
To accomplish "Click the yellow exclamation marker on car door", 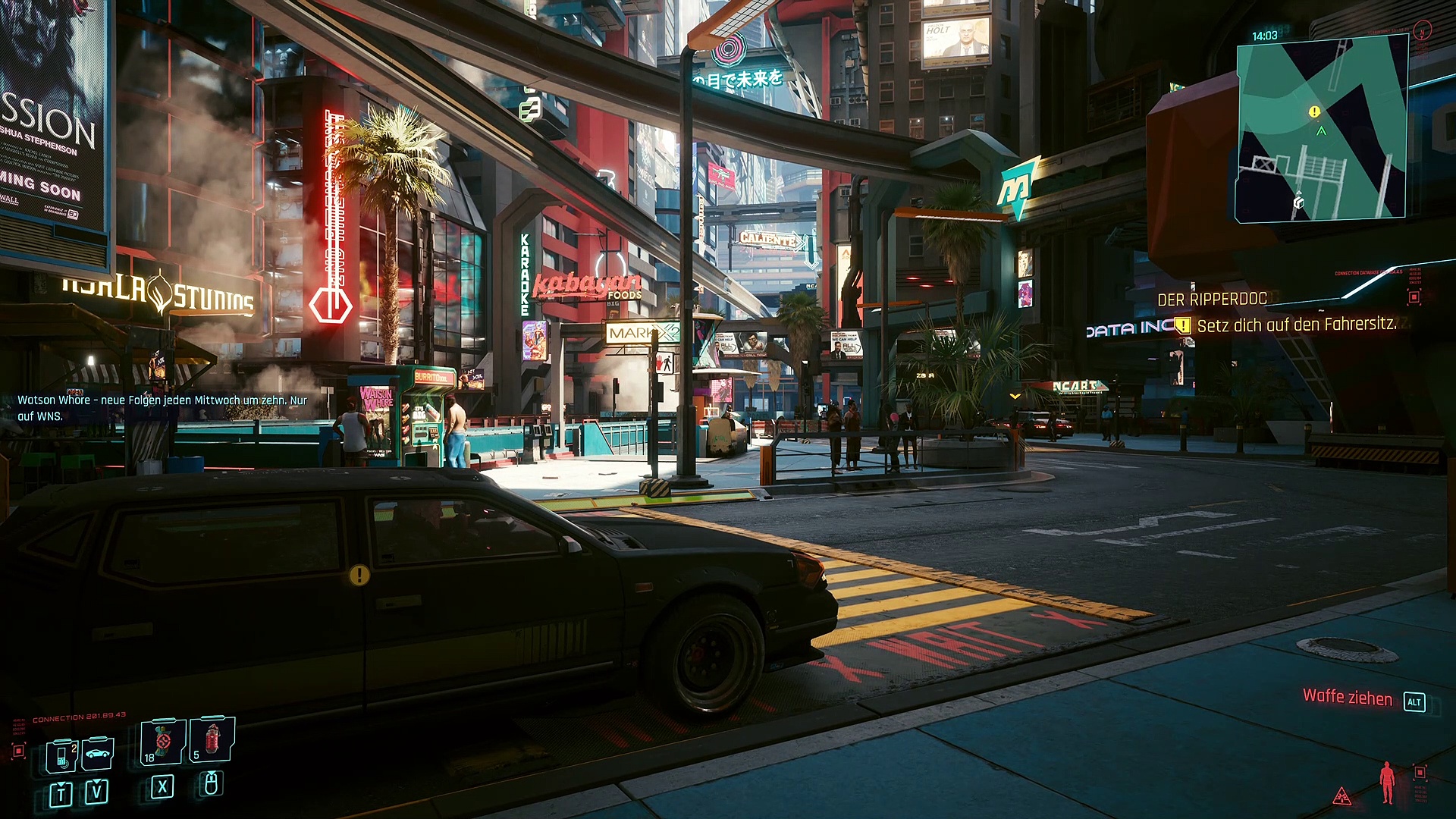I will coord(359,576).
